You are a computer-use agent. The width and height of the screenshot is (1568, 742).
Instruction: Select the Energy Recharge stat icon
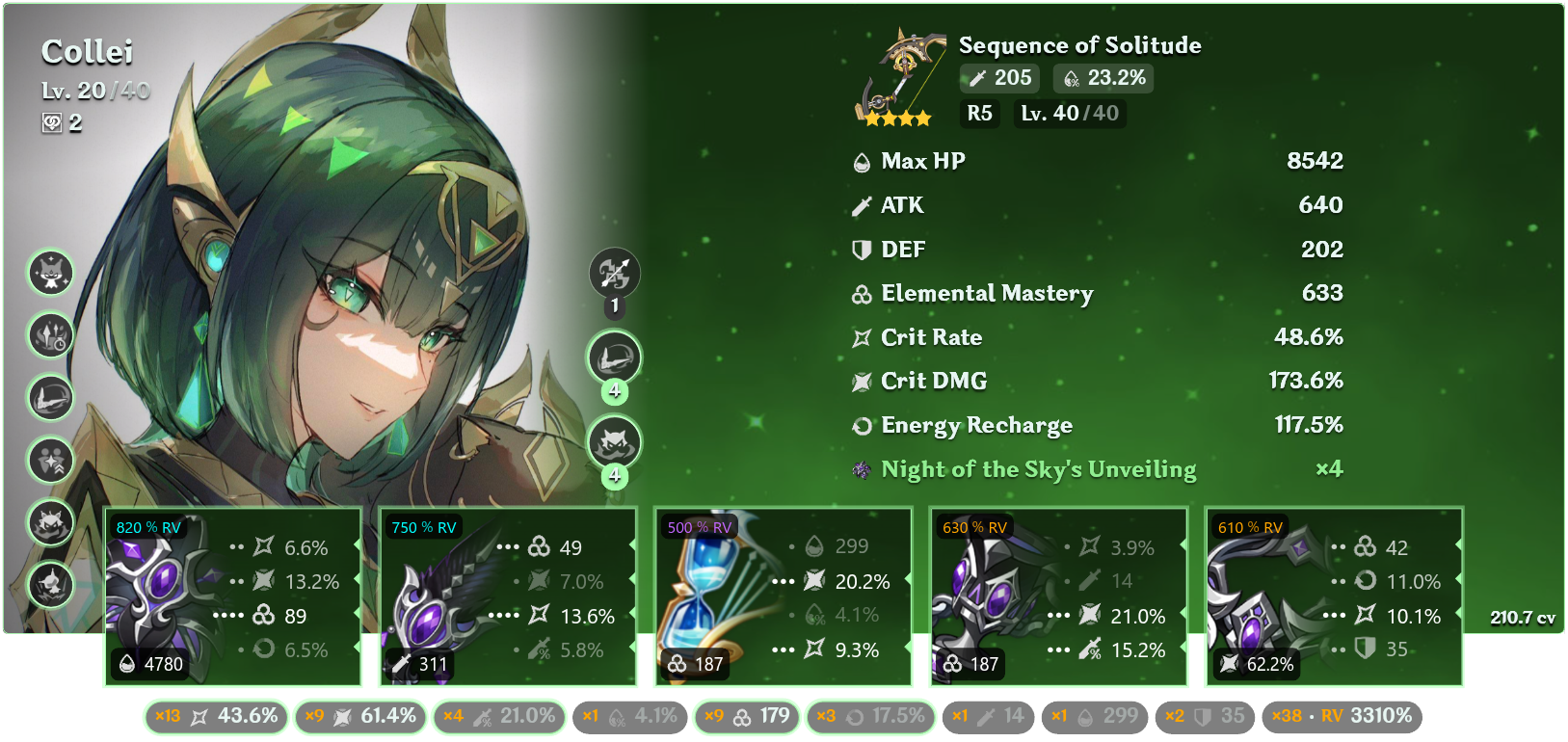(x=861, y=425)
